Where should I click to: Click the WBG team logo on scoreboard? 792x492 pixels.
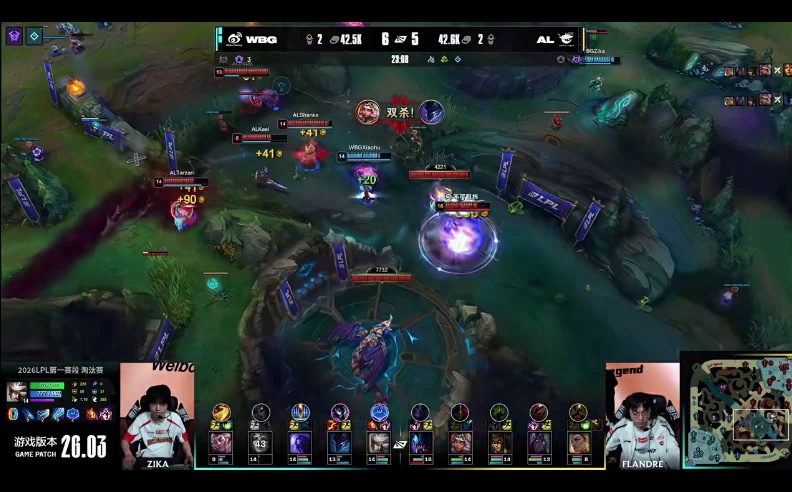click(234, 39)
